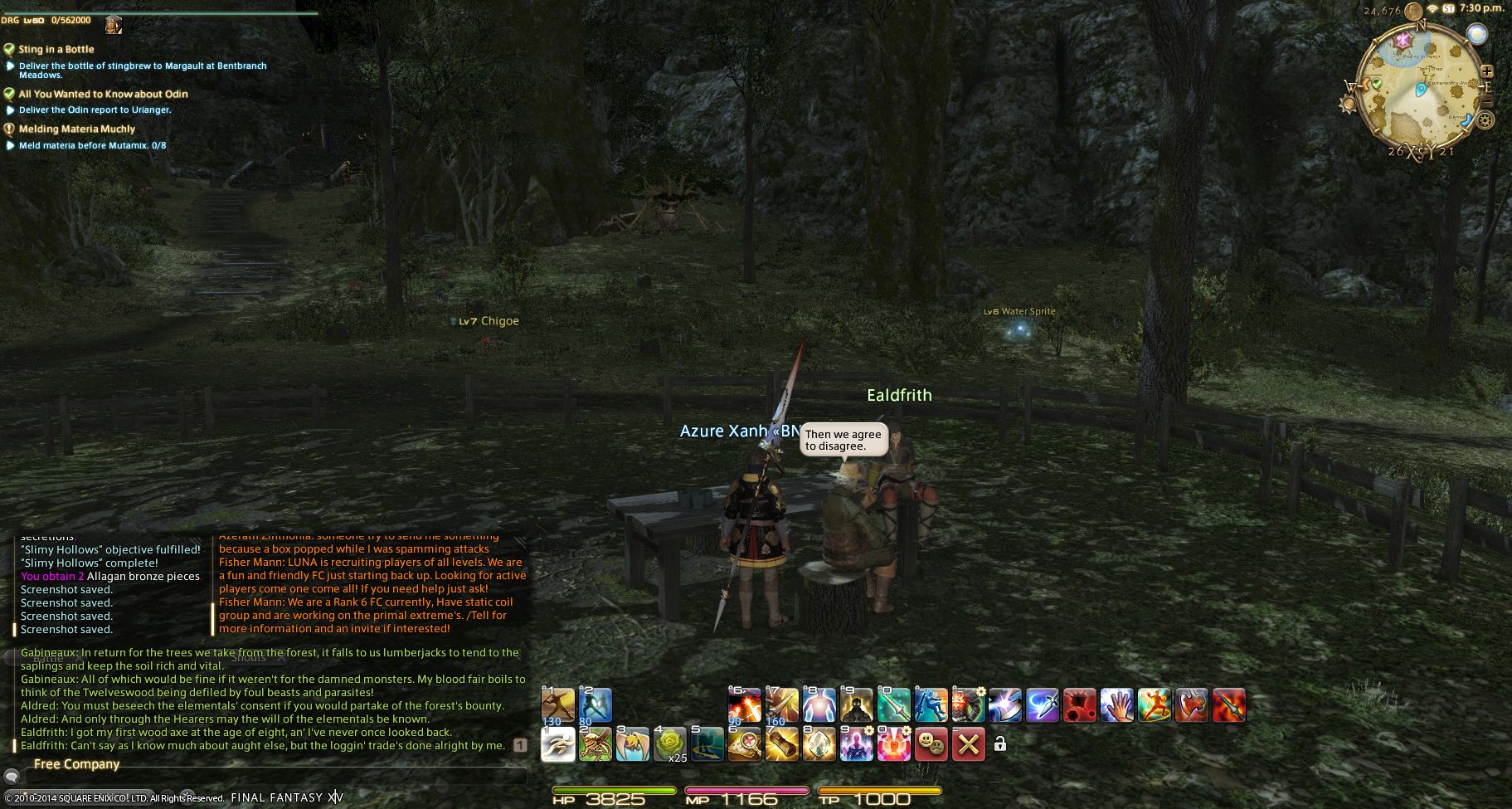The width and height of the screenshot is (1512, 809).
Task: Click the speech bubble chat mode button
Action: coord(12,777)
